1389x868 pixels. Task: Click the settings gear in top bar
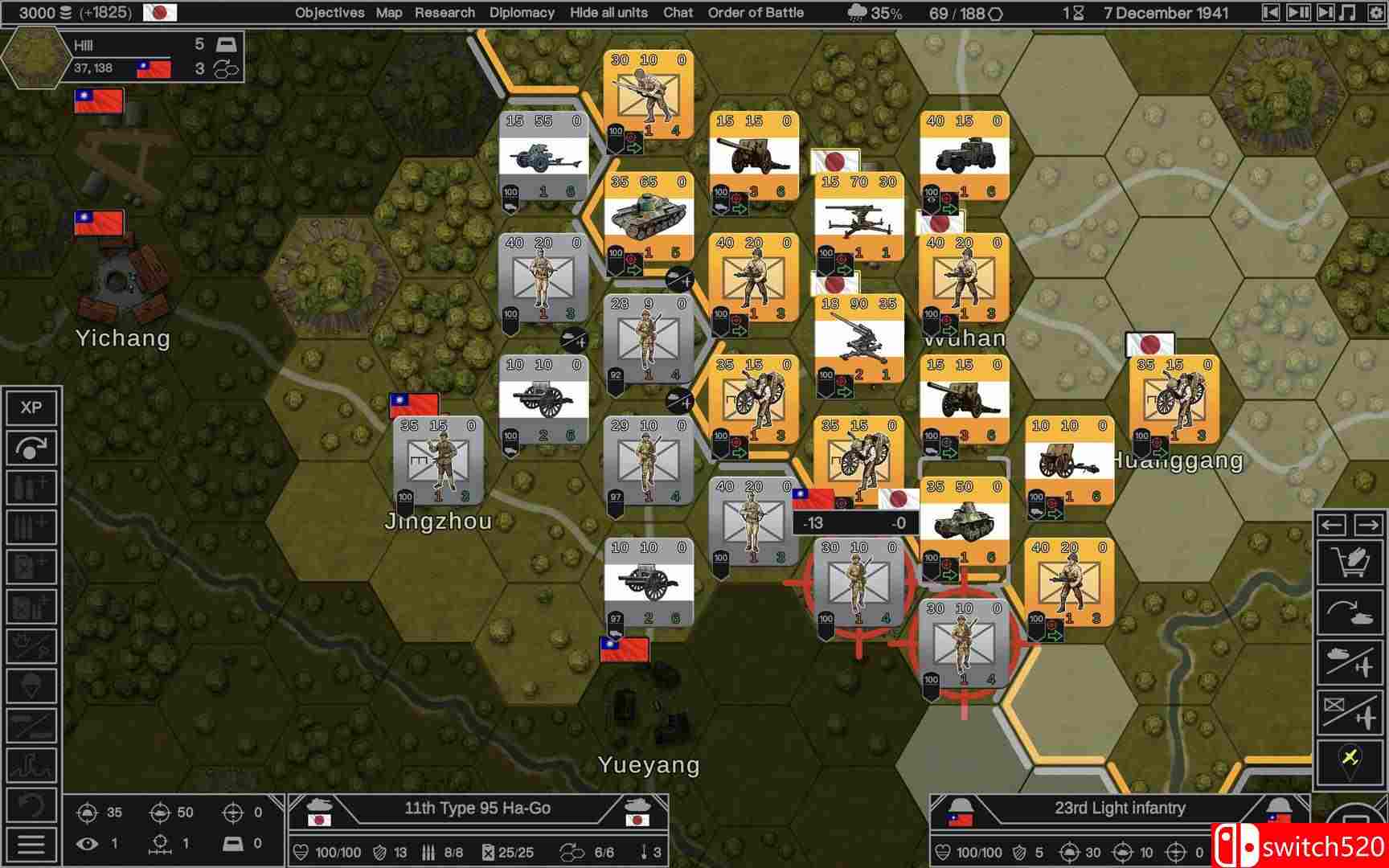pyautogui.click(x=1375, y=12)
